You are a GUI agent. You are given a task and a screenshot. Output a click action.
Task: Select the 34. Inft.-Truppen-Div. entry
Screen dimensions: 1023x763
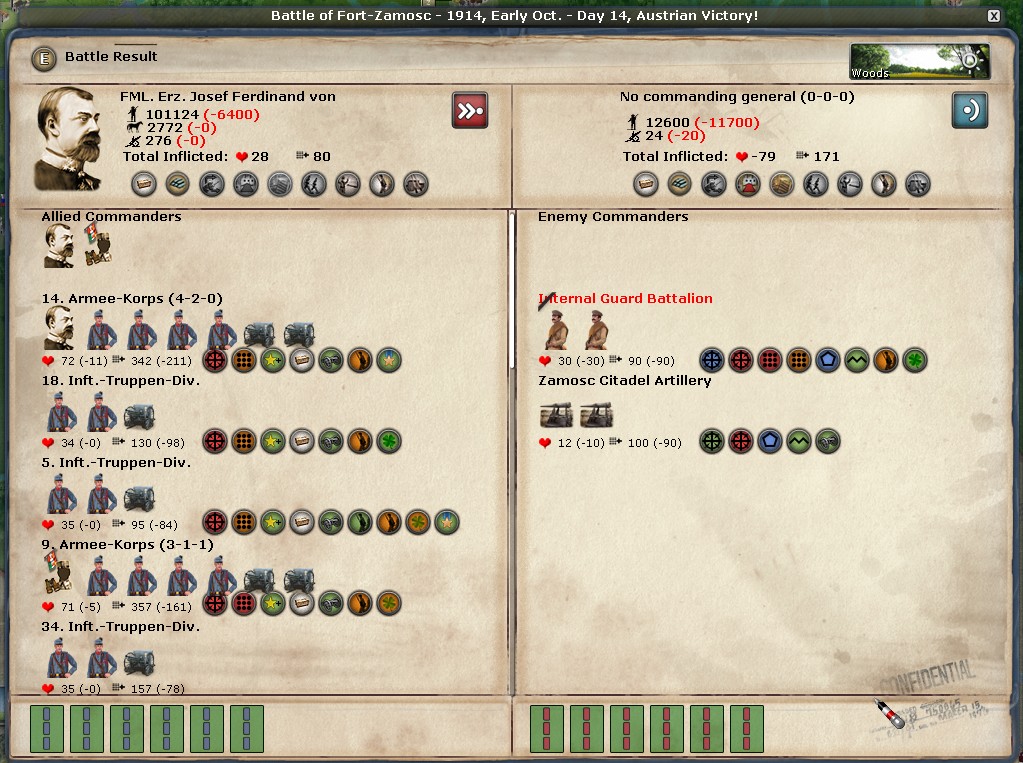pos(121,627)
